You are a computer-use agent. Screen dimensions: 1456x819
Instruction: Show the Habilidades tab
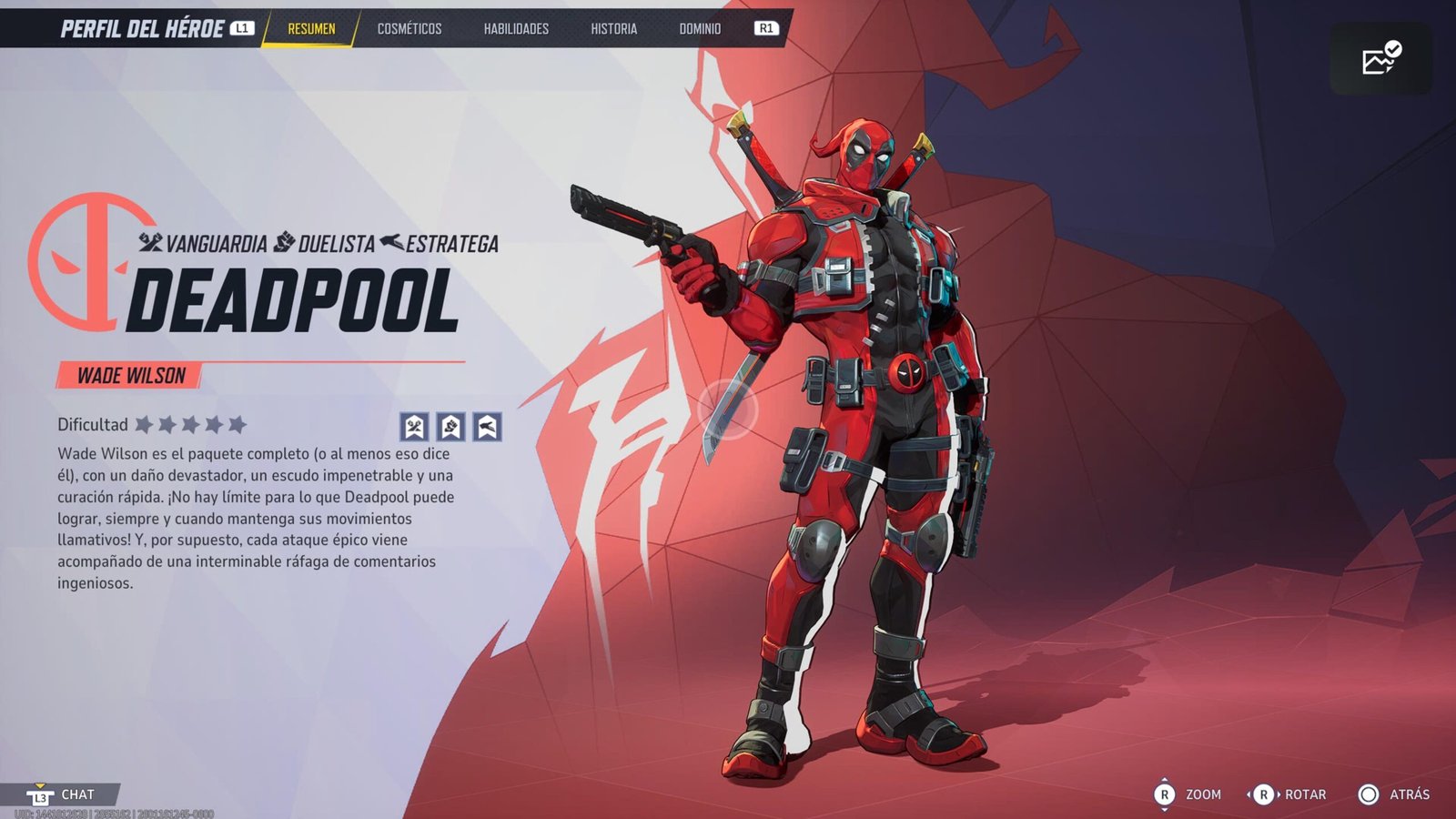(516, 29)
